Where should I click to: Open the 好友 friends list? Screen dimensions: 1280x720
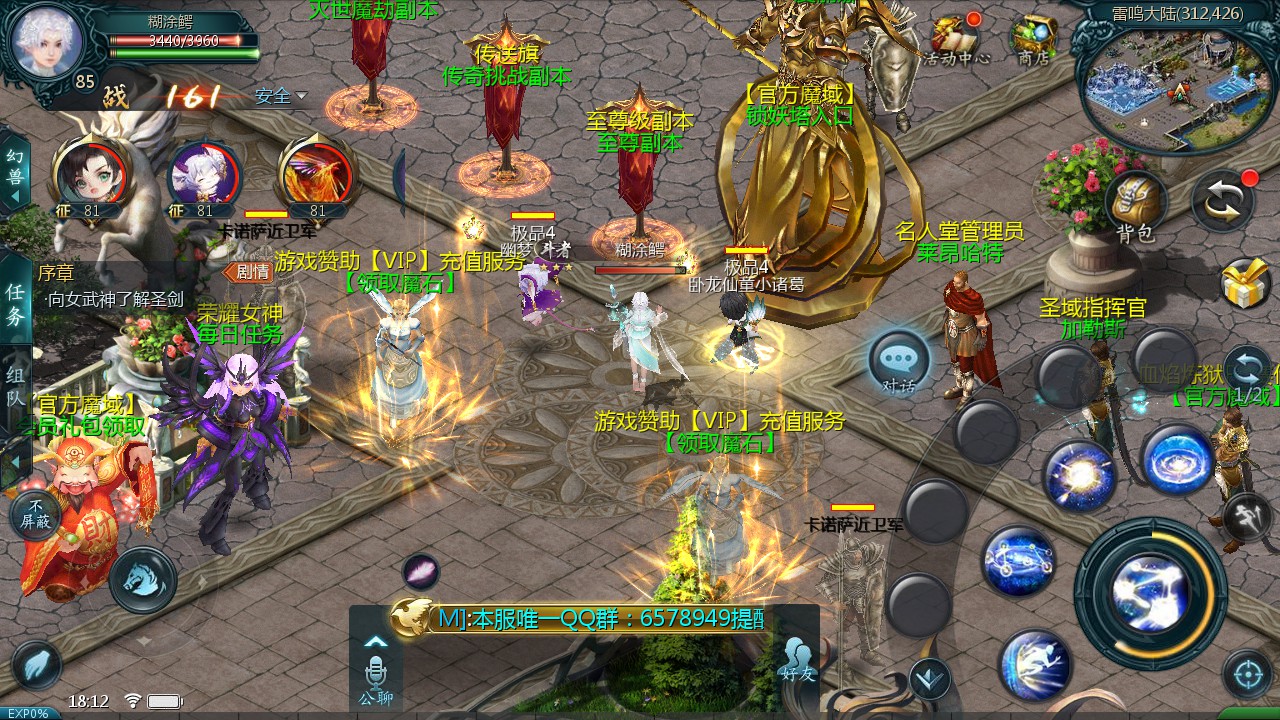tap(798, 660)
